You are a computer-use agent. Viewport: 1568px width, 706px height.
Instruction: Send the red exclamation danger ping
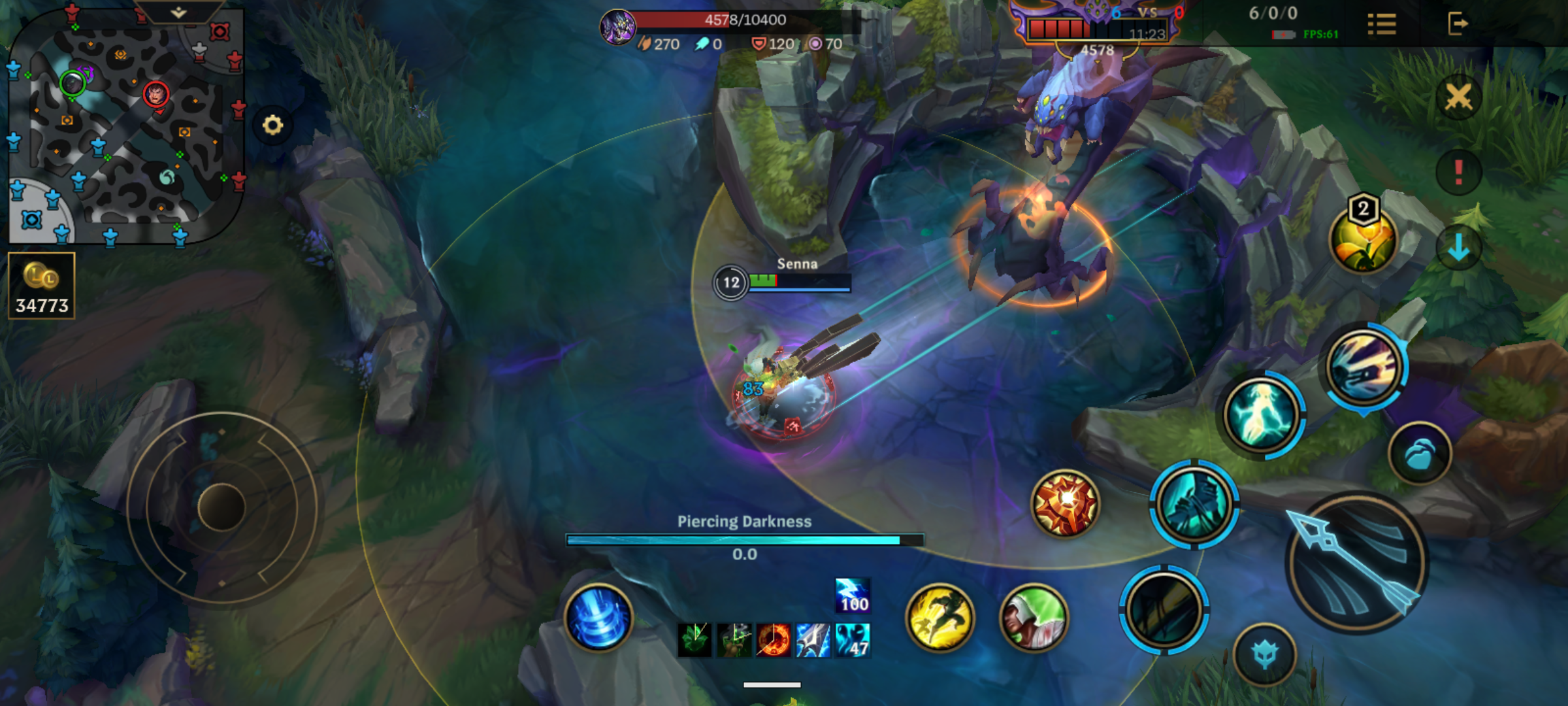(1458, 173)
